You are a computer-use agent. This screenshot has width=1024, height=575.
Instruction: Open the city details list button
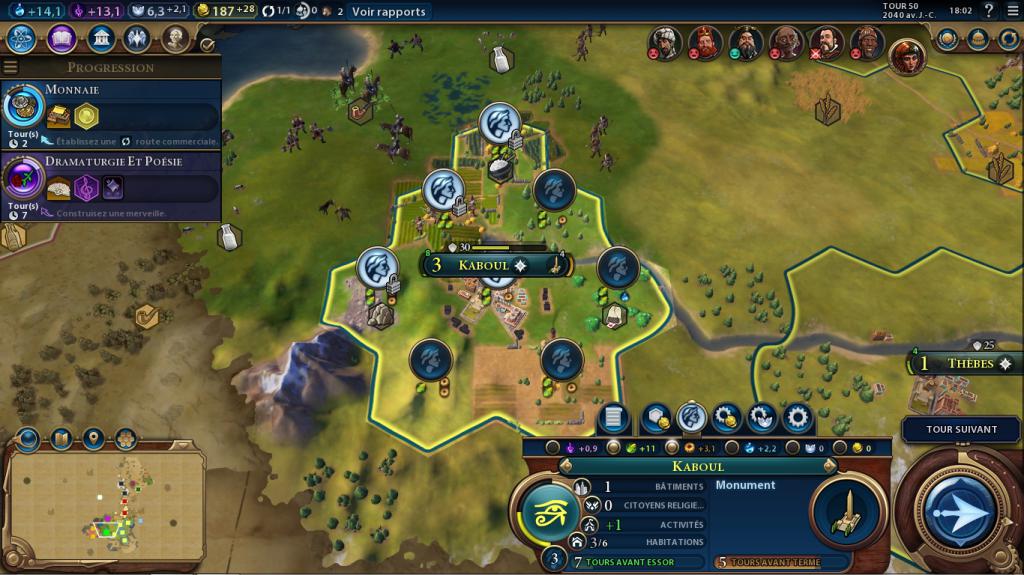[615, 418]
